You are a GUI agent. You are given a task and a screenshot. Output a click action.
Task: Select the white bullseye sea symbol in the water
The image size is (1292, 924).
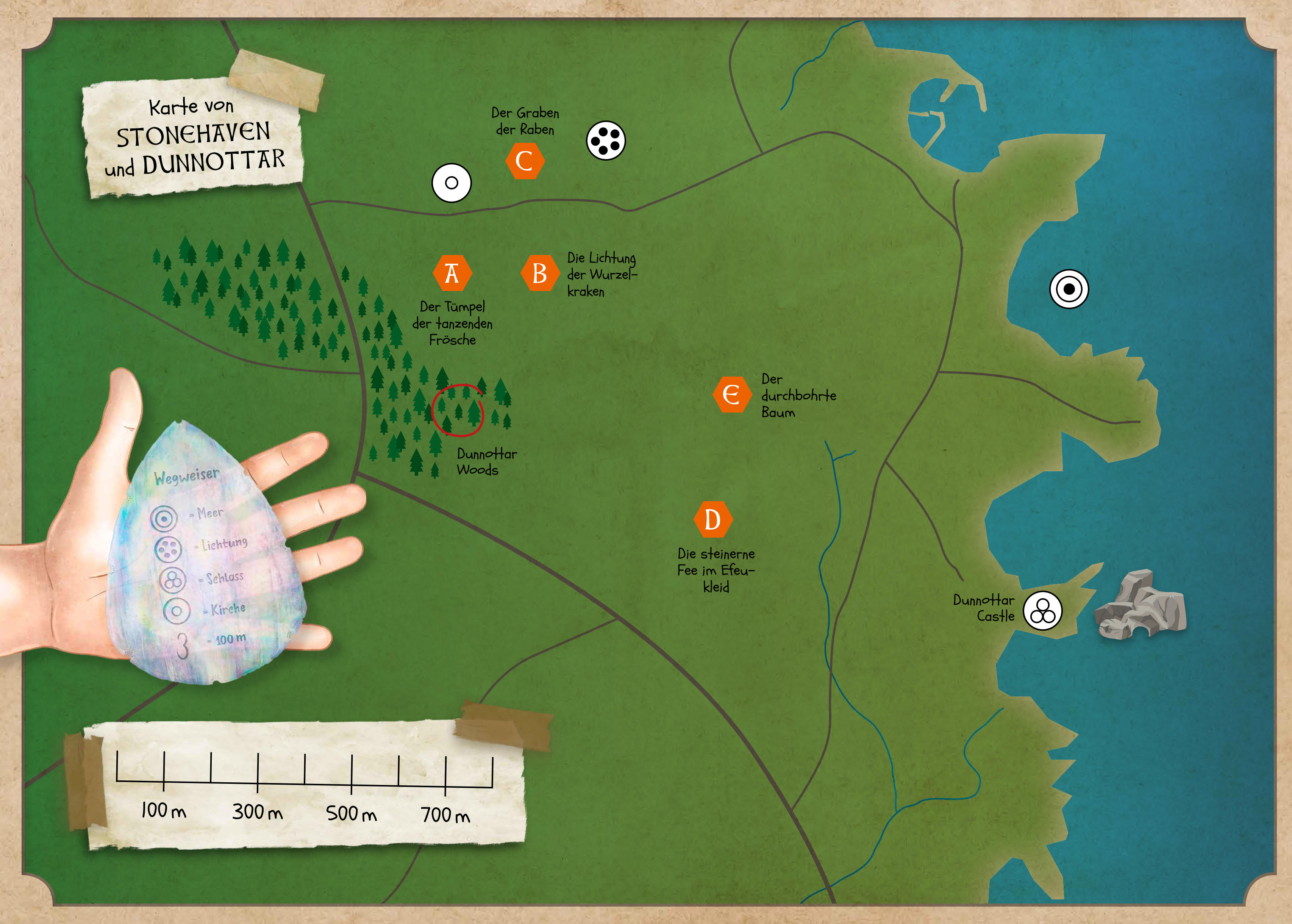tap(1069, 289)
